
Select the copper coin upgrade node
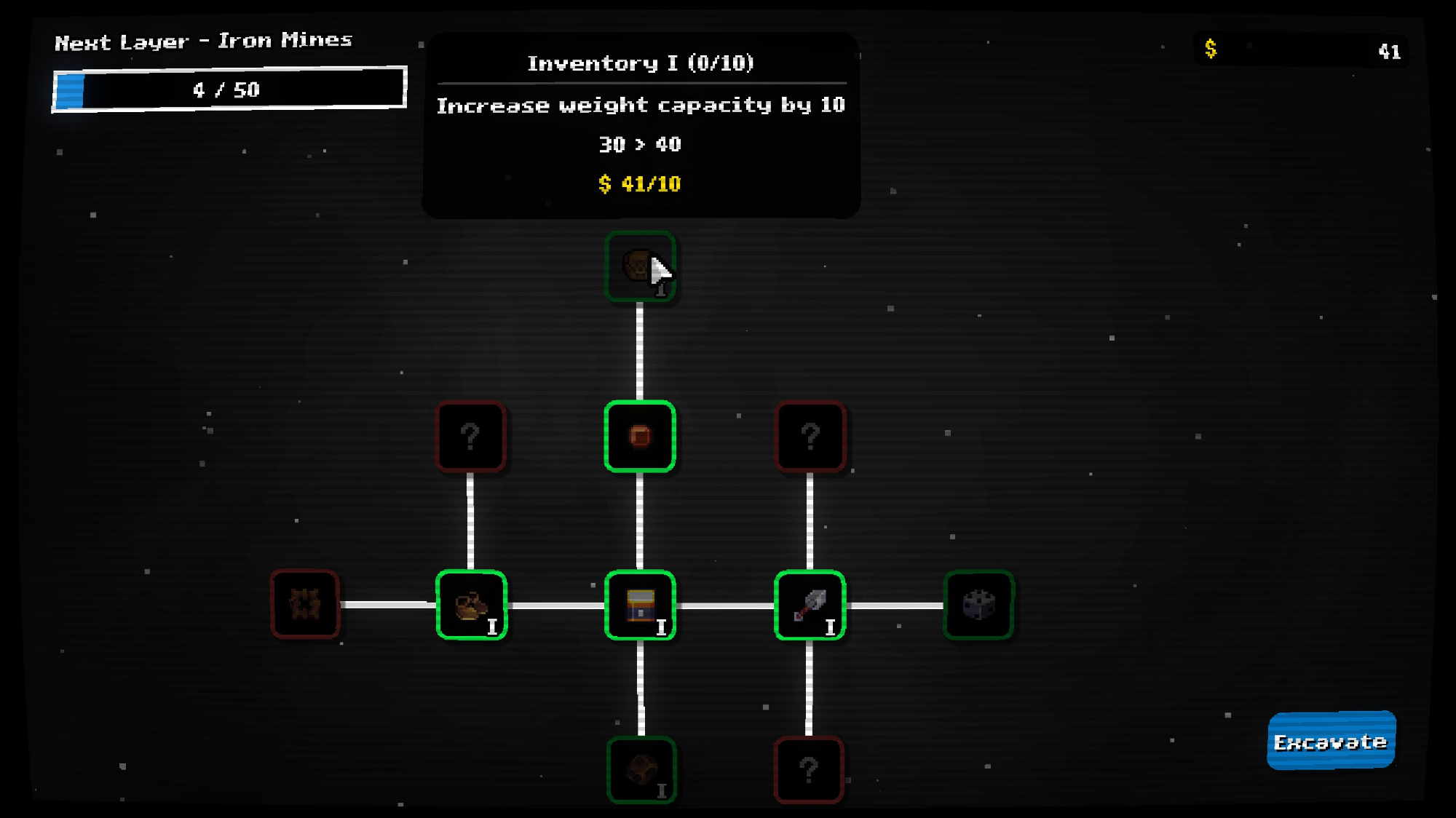pyautogui.click(x=640, y=436)
